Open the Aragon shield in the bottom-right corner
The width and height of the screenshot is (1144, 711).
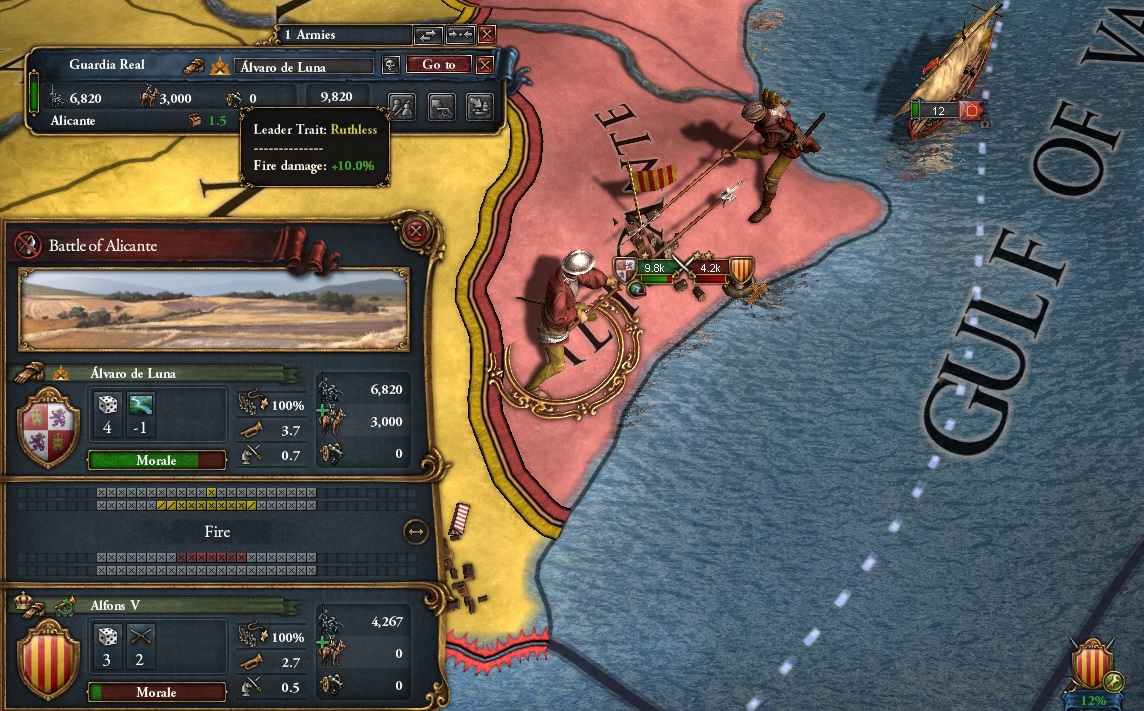tap(1093, 663)
